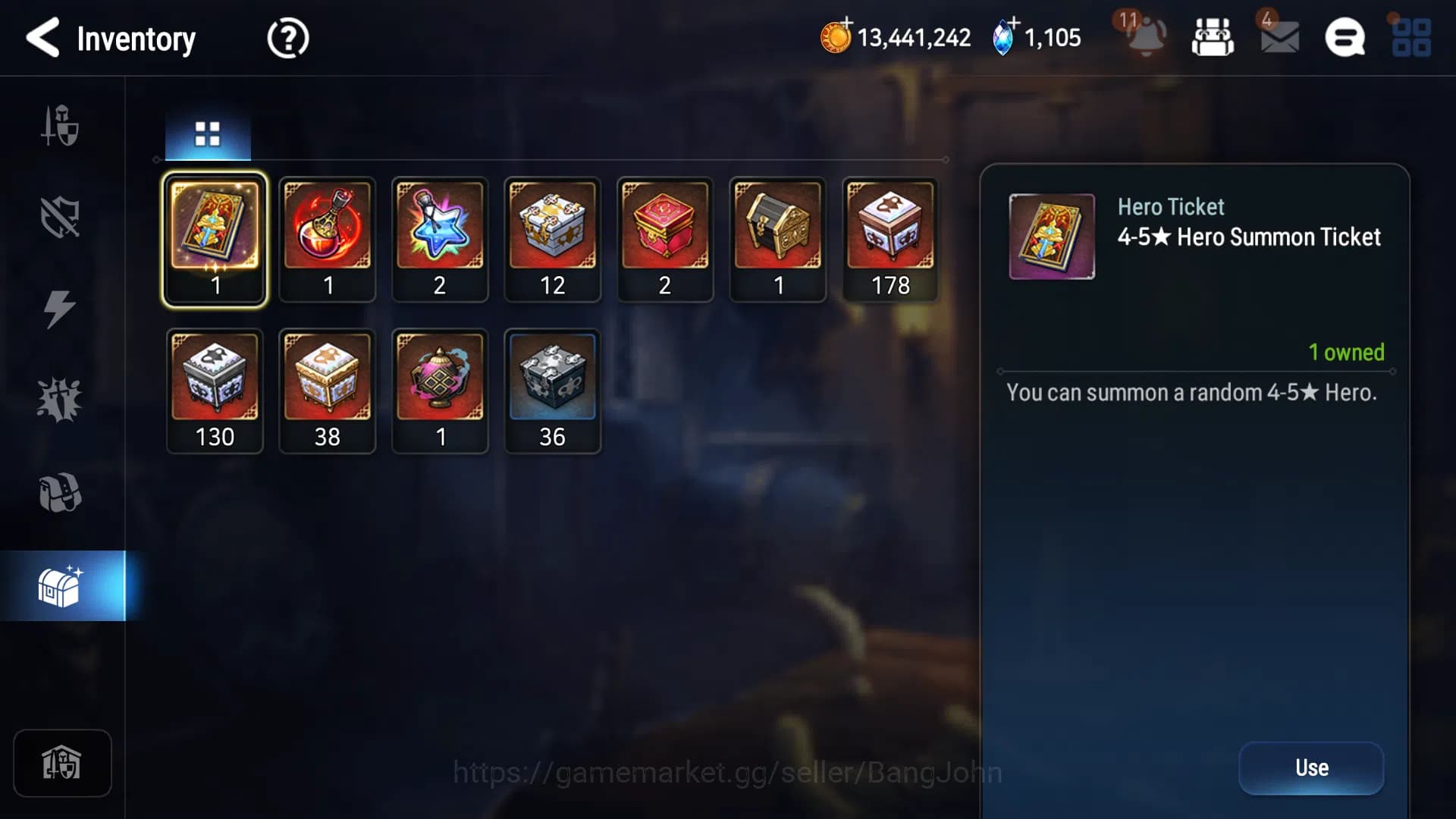Open the mail envelope with 4 unread messages
The width and height of the screenshot is (1456, 819).
pos(1280,38)
